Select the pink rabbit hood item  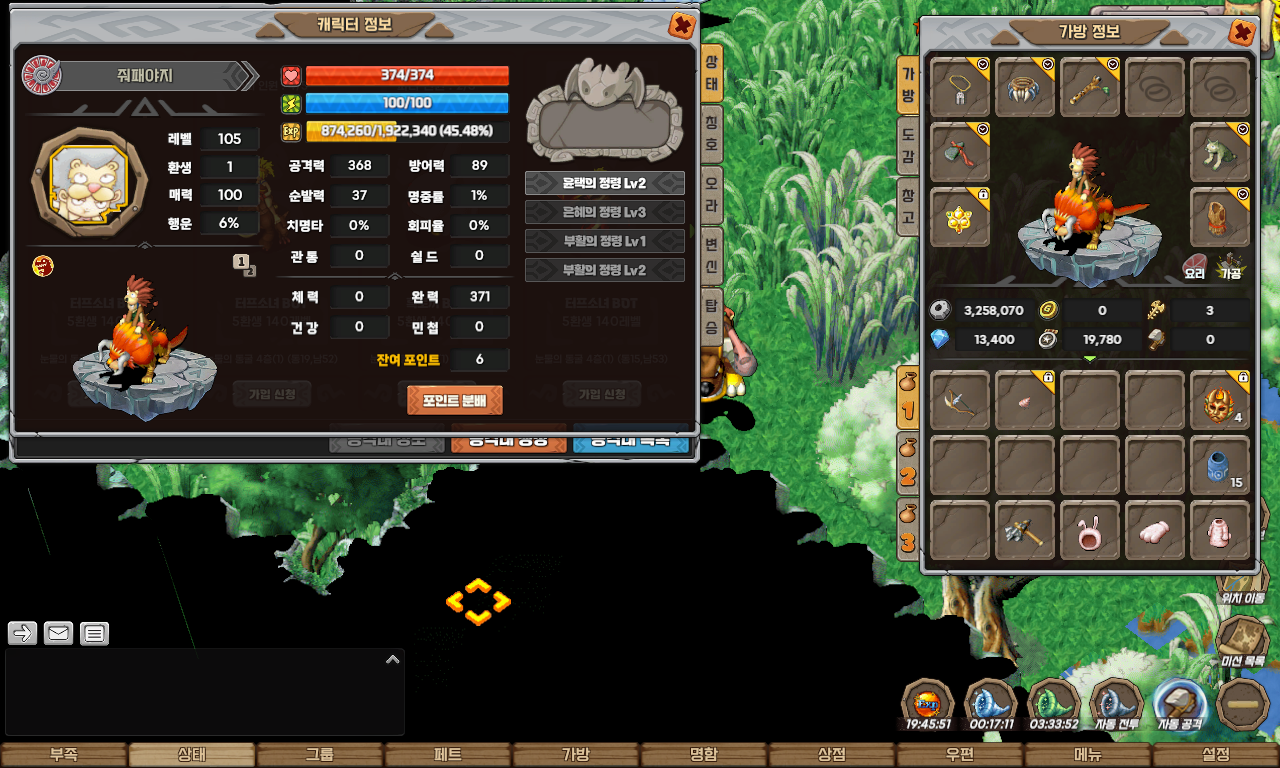(1090, 530)
